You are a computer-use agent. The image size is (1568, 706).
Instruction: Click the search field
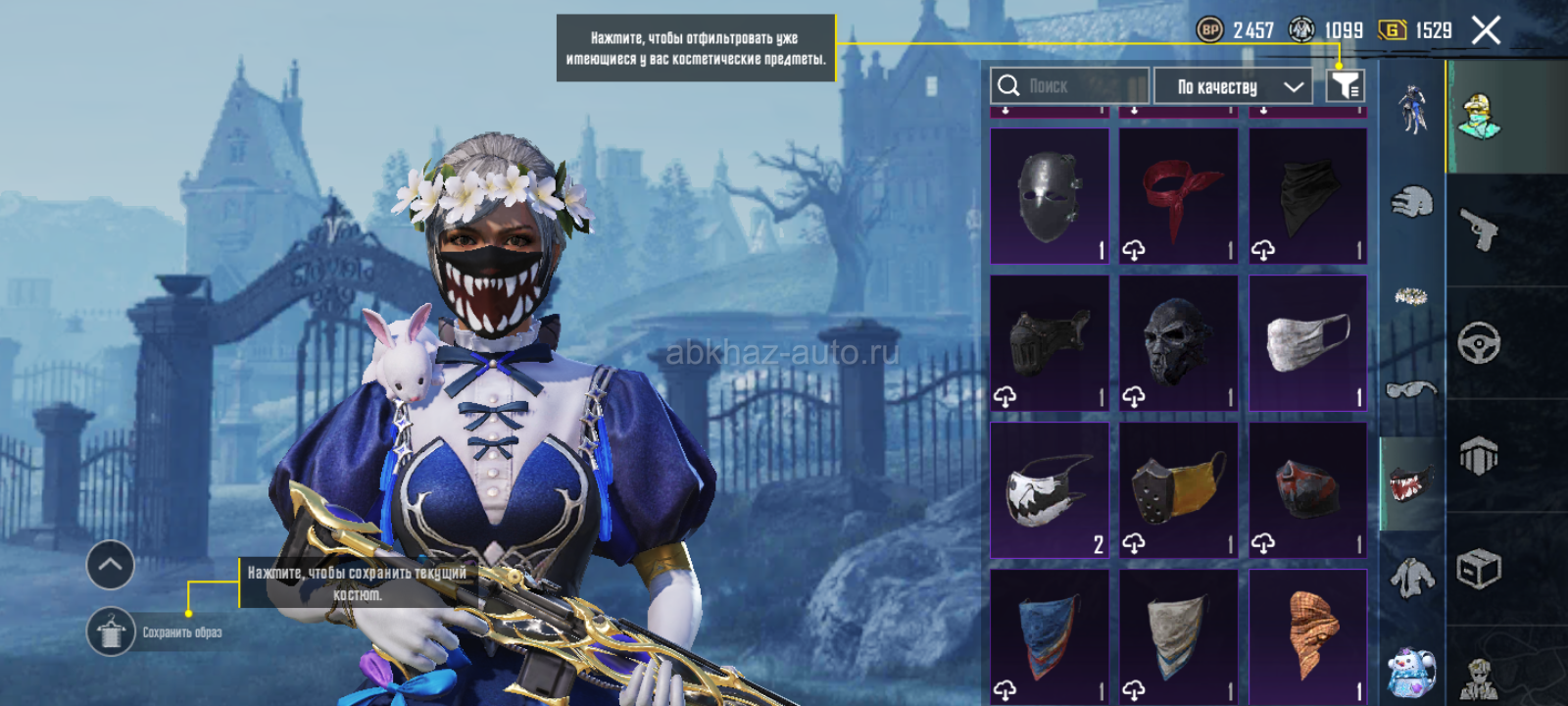[x=1069, y=86]
